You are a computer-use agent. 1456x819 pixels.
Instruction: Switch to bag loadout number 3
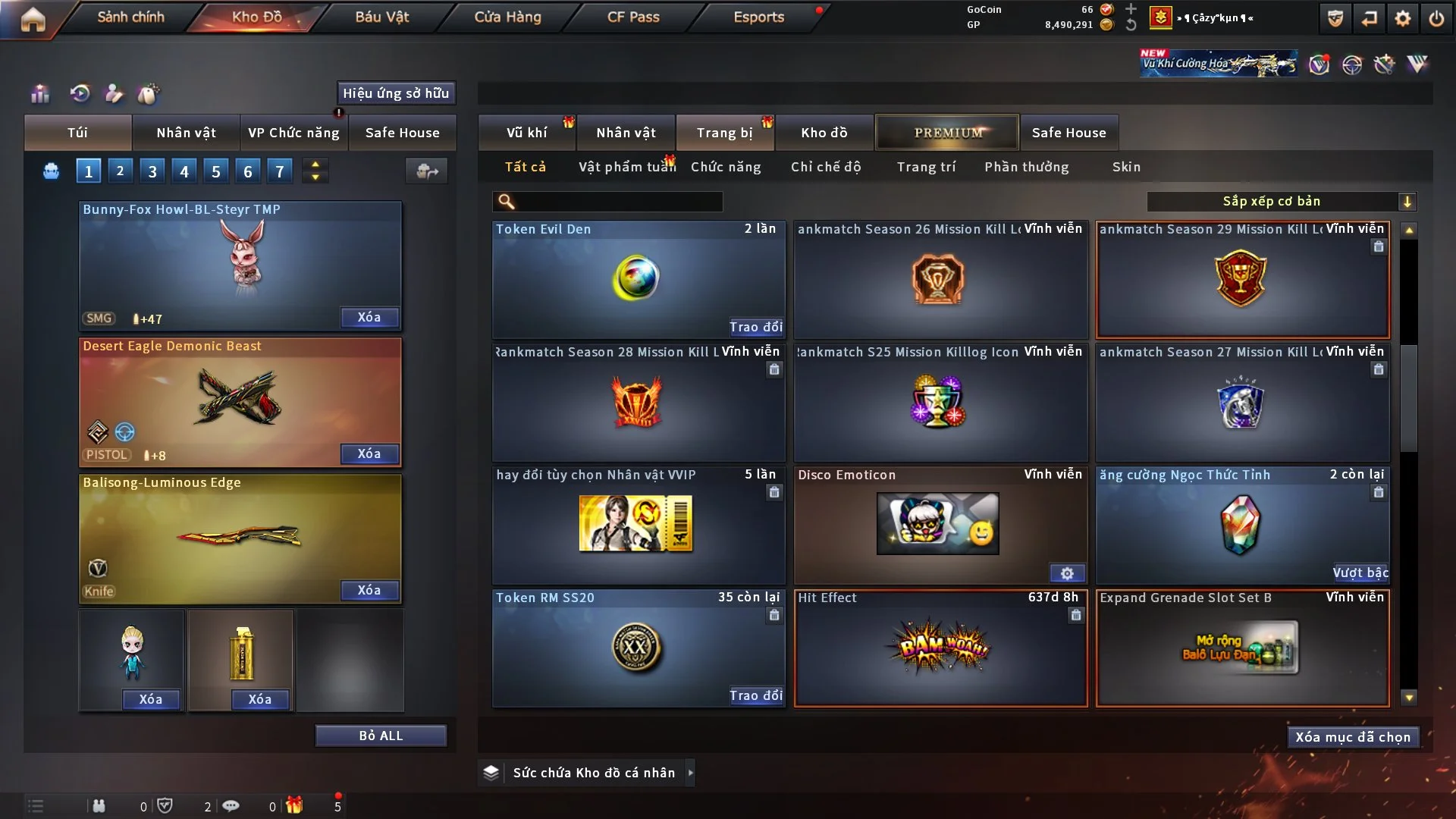click(152, 171)
